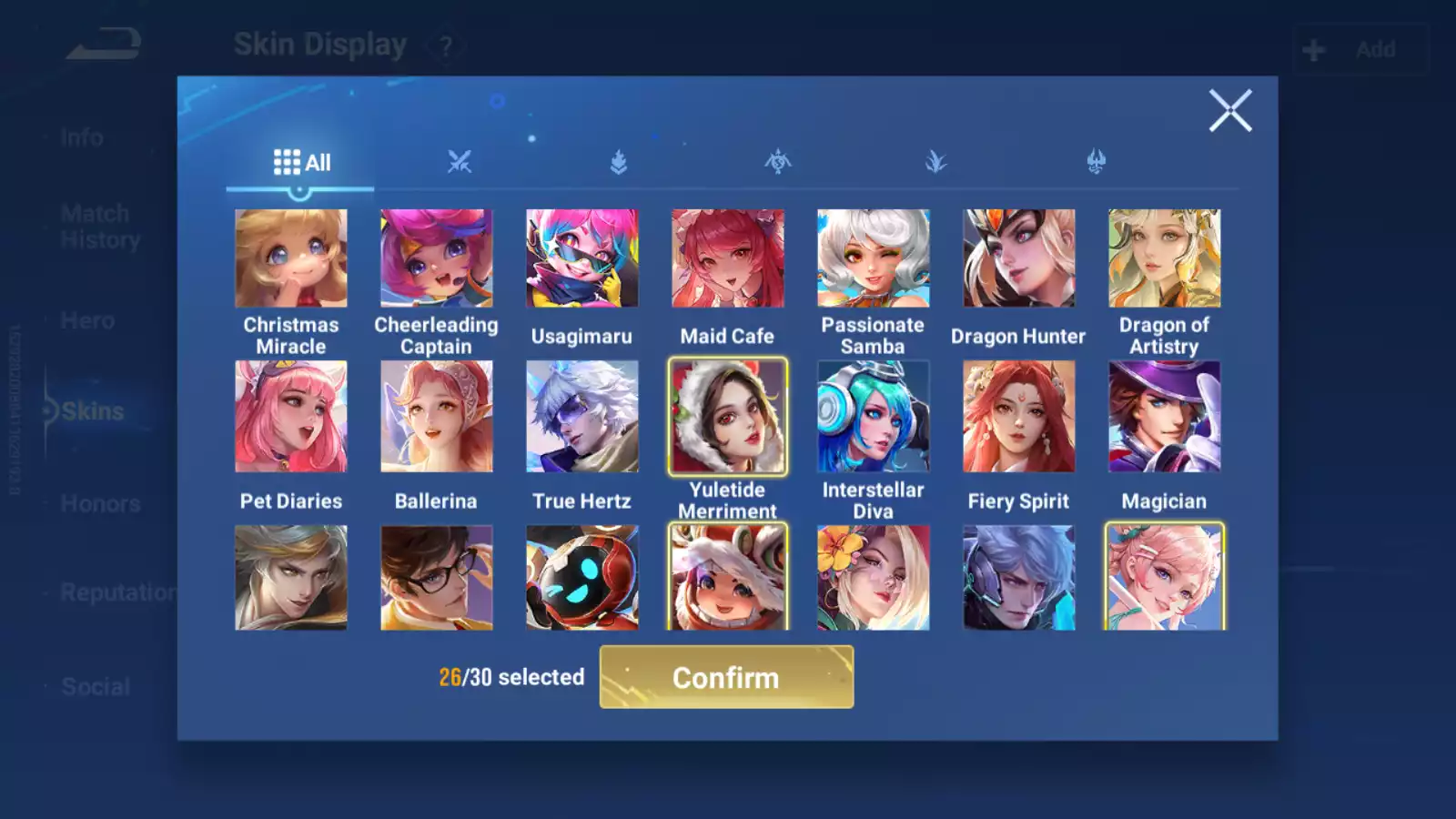Select the Maid Cafe skin

tap(727, 258)
